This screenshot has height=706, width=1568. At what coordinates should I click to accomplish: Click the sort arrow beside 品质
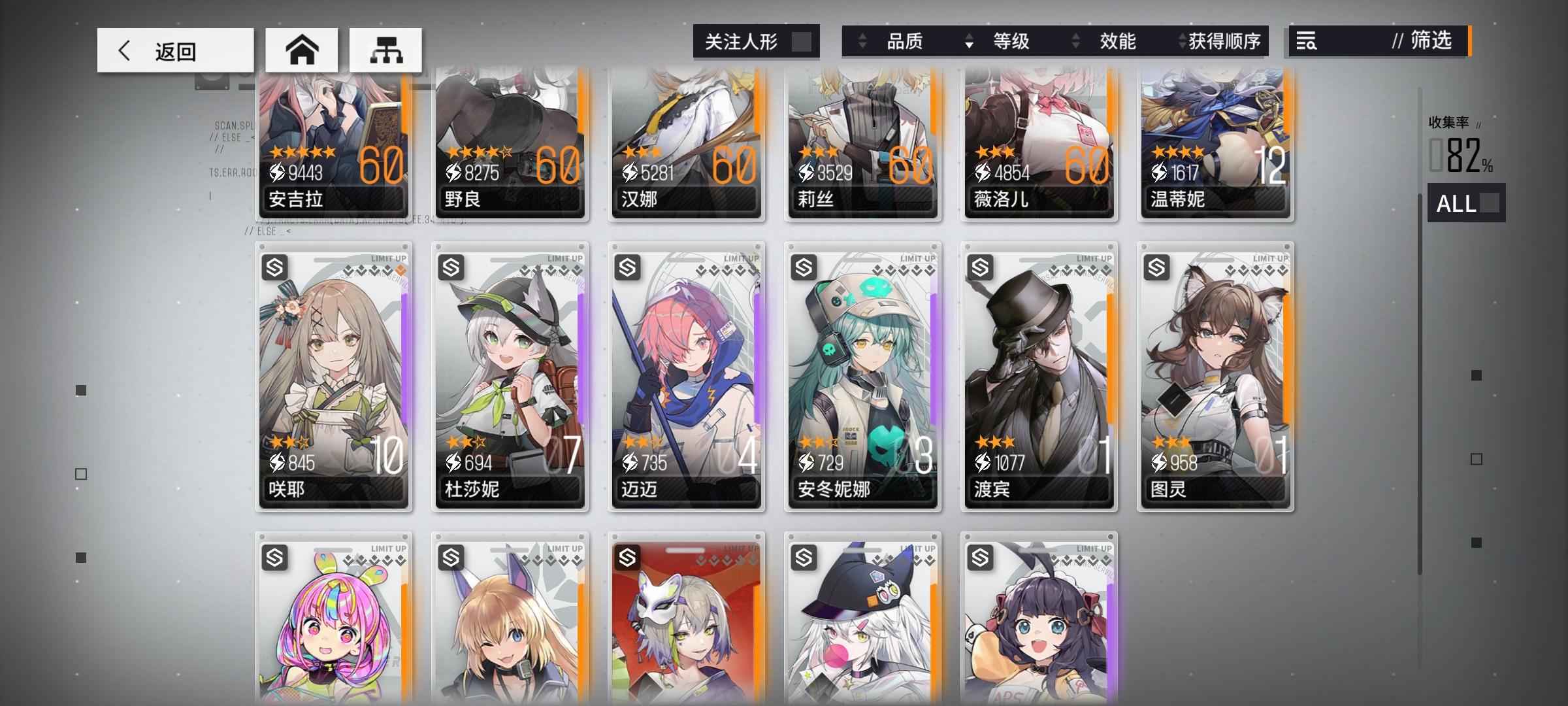pyautogui.click(x=862, y=42)
